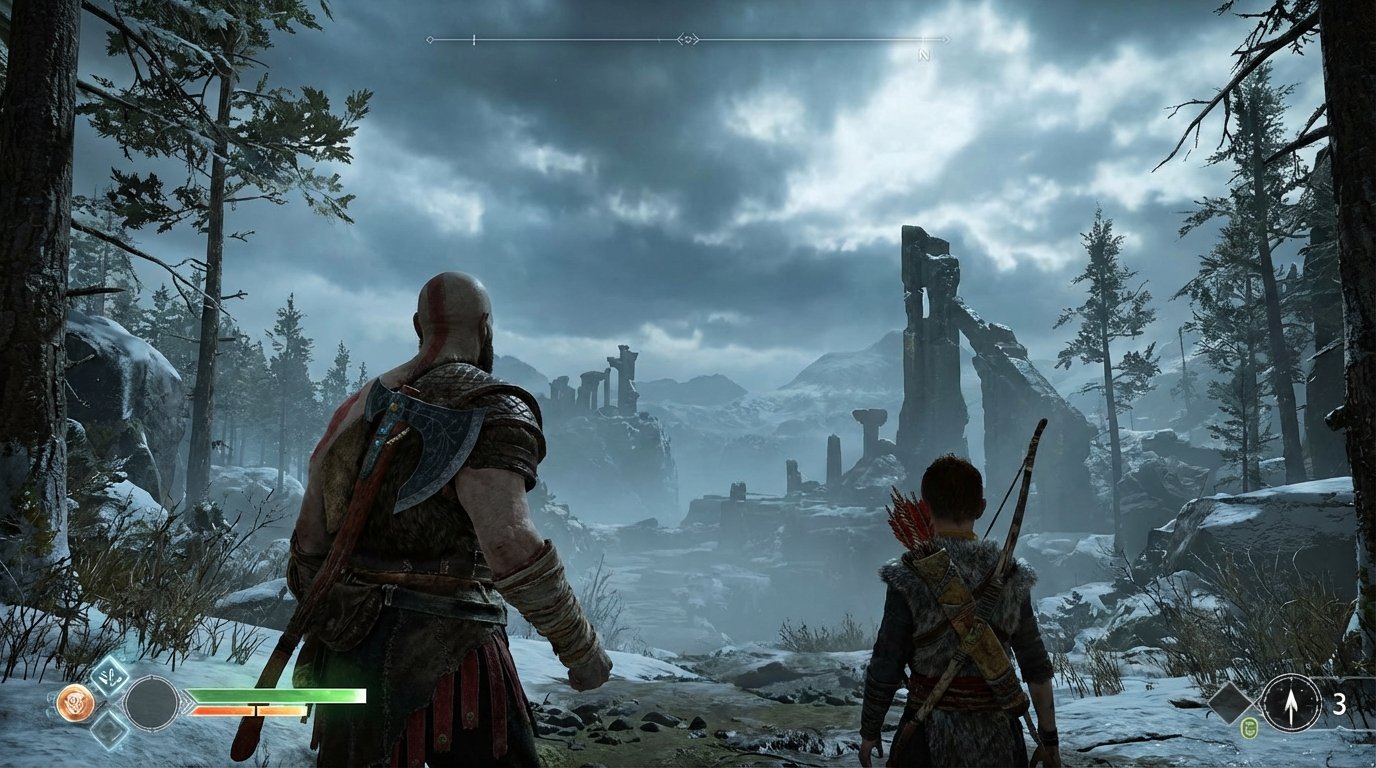Toggle the center reticle marker on compass strip

point(688,38)
